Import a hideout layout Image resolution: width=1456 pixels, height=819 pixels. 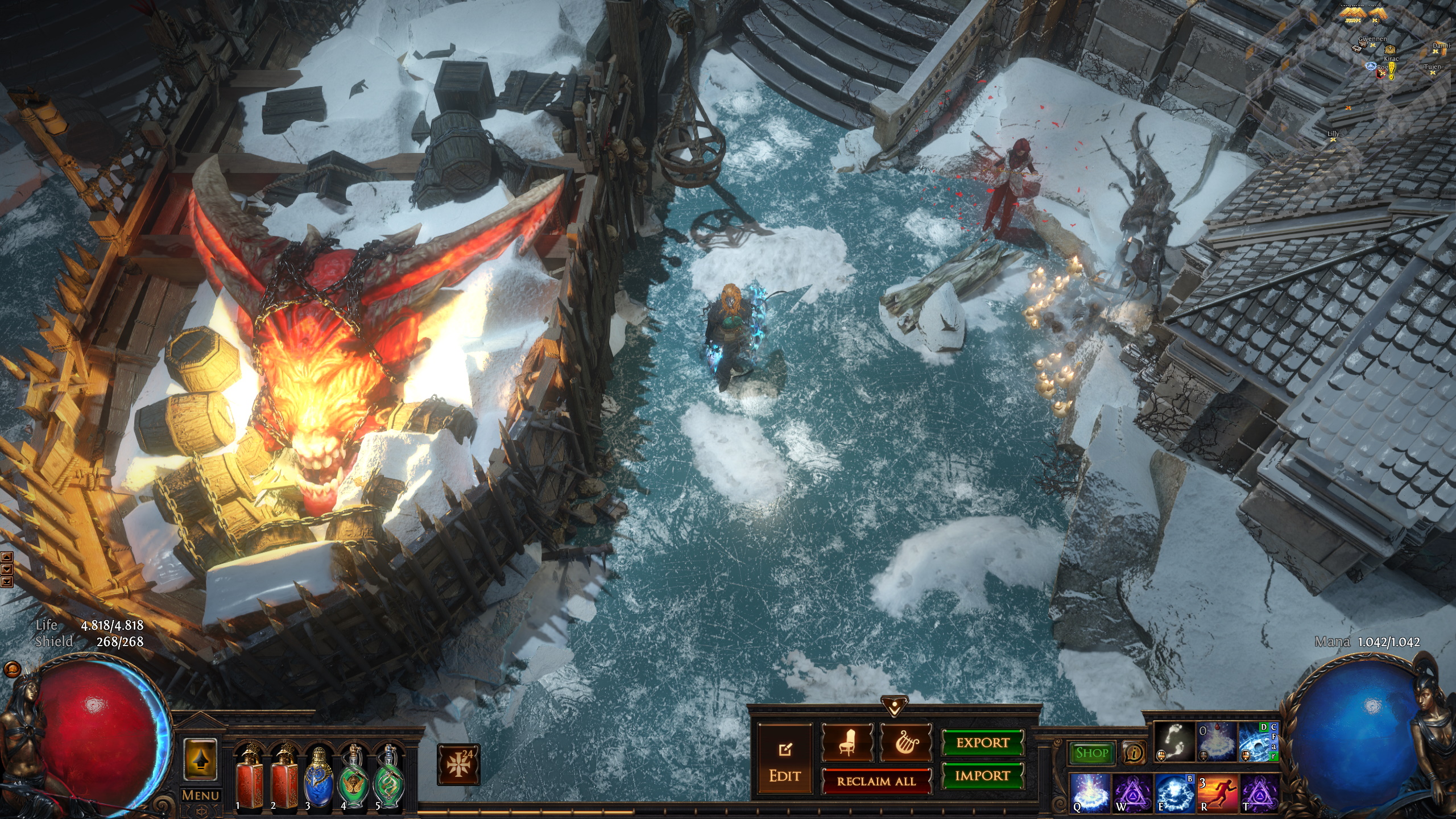pos(983,776)
